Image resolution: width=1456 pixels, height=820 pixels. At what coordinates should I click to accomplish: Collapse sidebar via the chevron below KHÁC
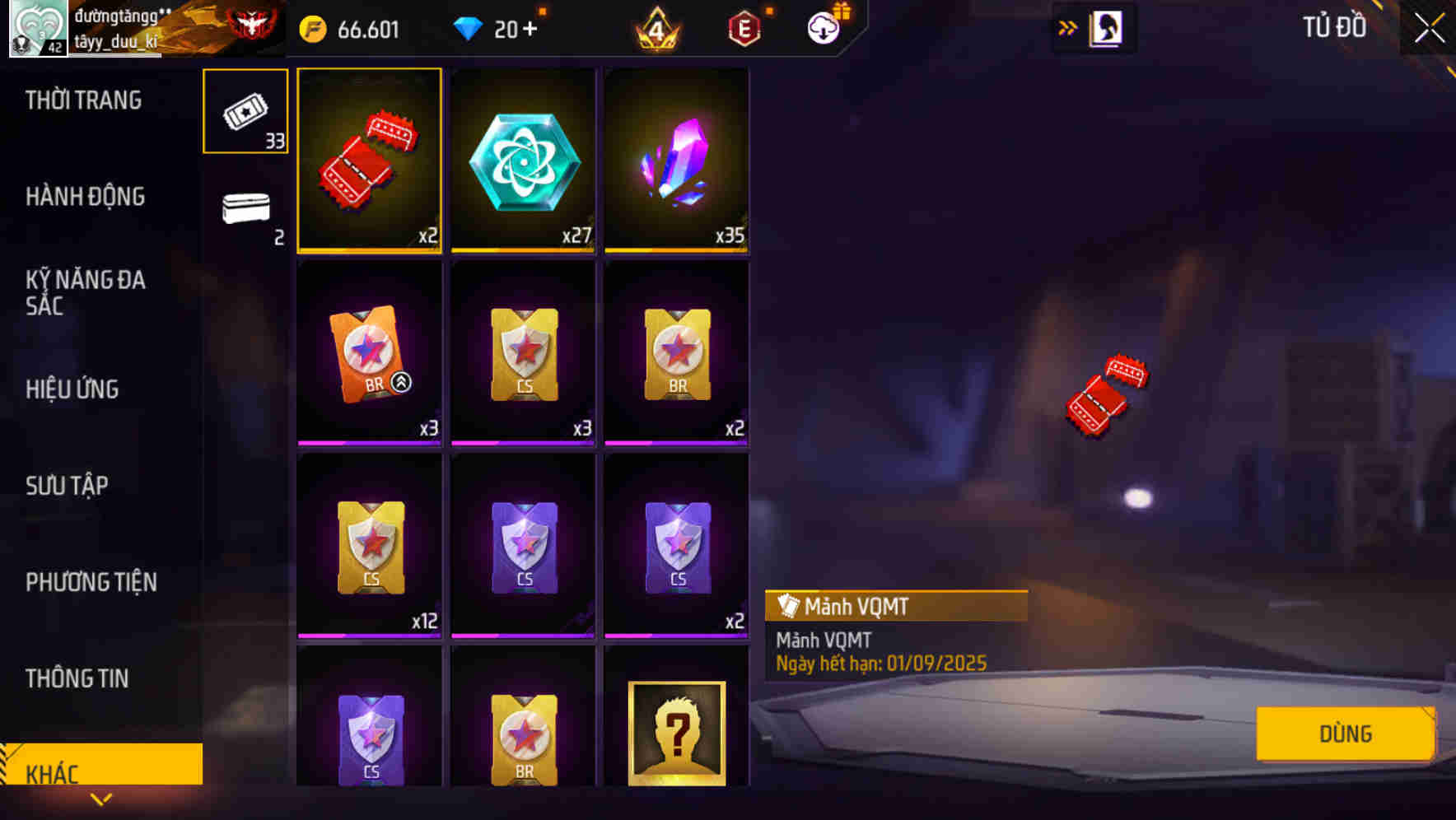[x=101, y=799]
